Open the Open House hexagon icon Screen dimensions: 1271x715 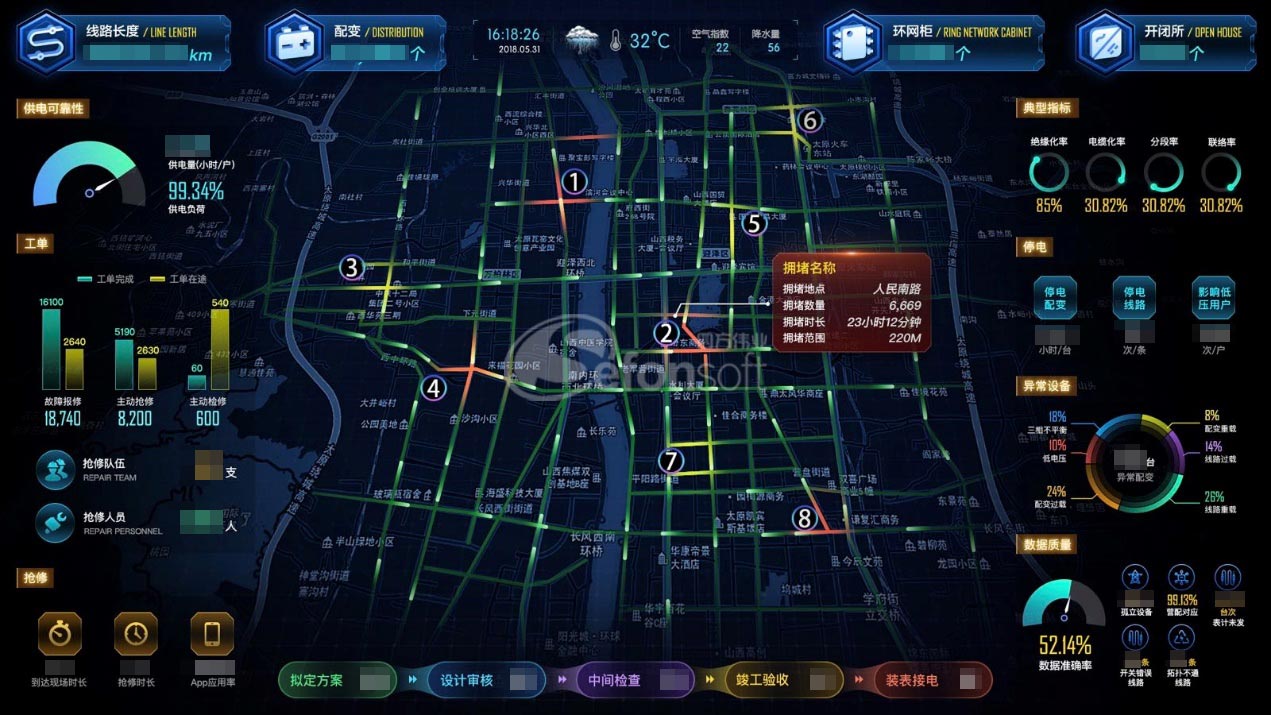(1105, 42)
